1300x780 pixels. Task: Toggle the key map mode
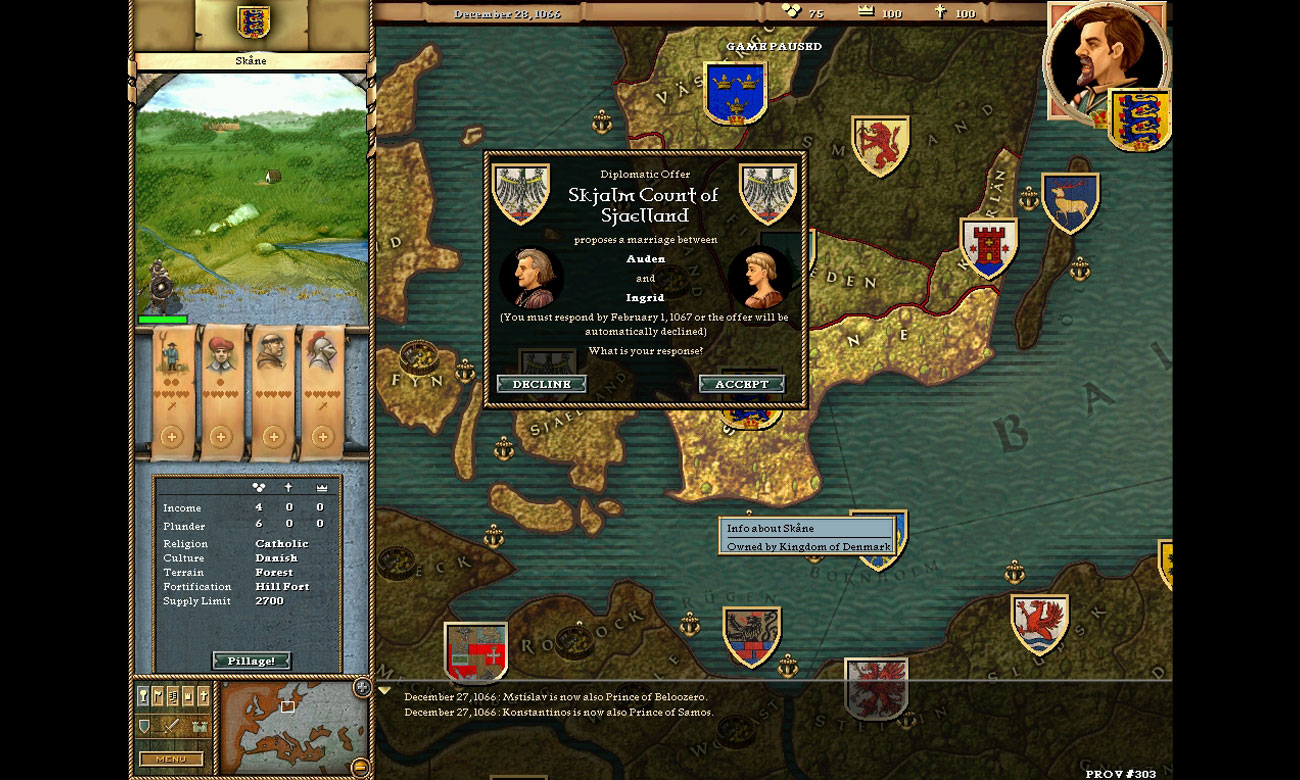(142, 695)
